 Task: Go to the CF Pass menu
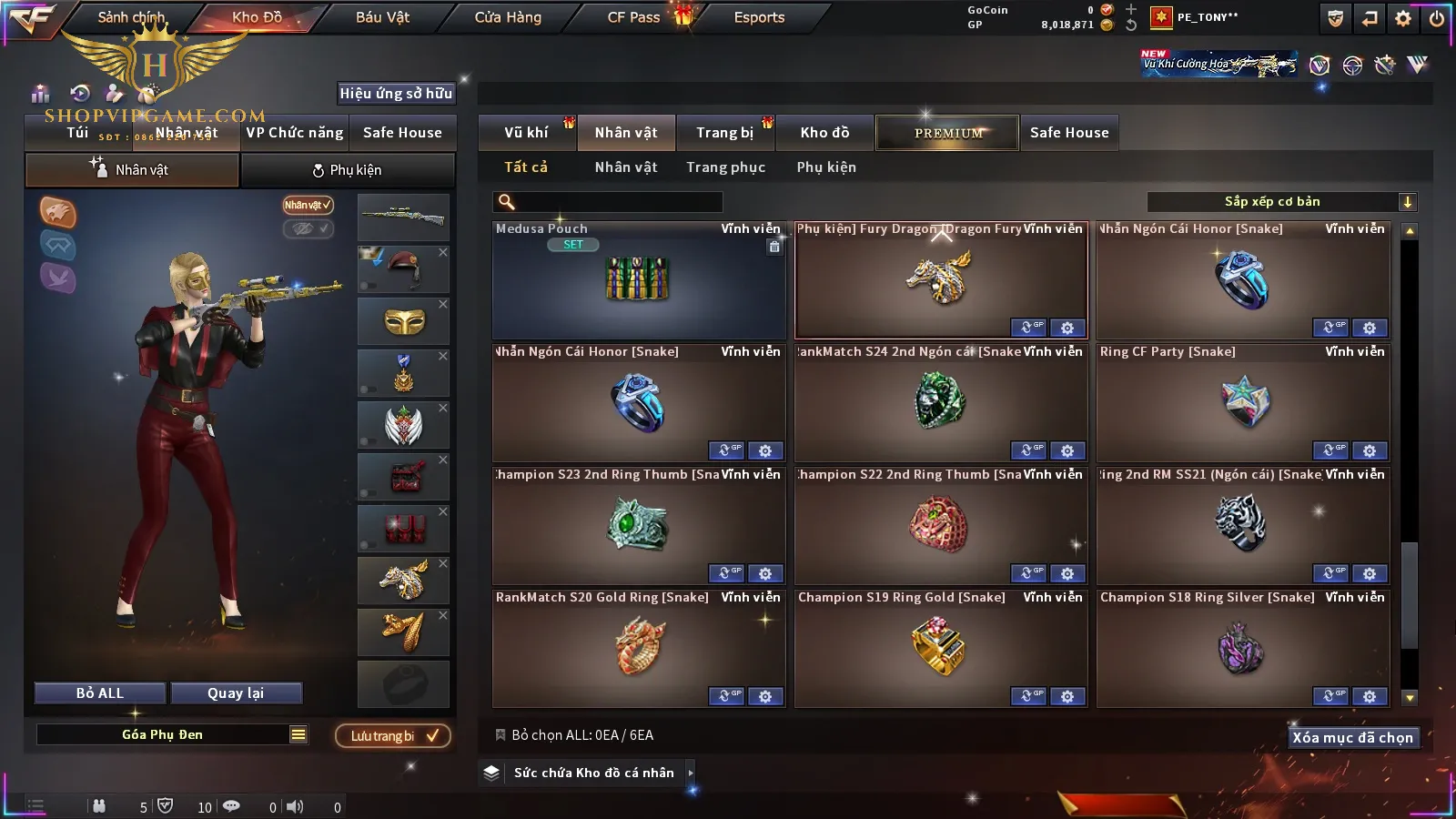[633, 17]
